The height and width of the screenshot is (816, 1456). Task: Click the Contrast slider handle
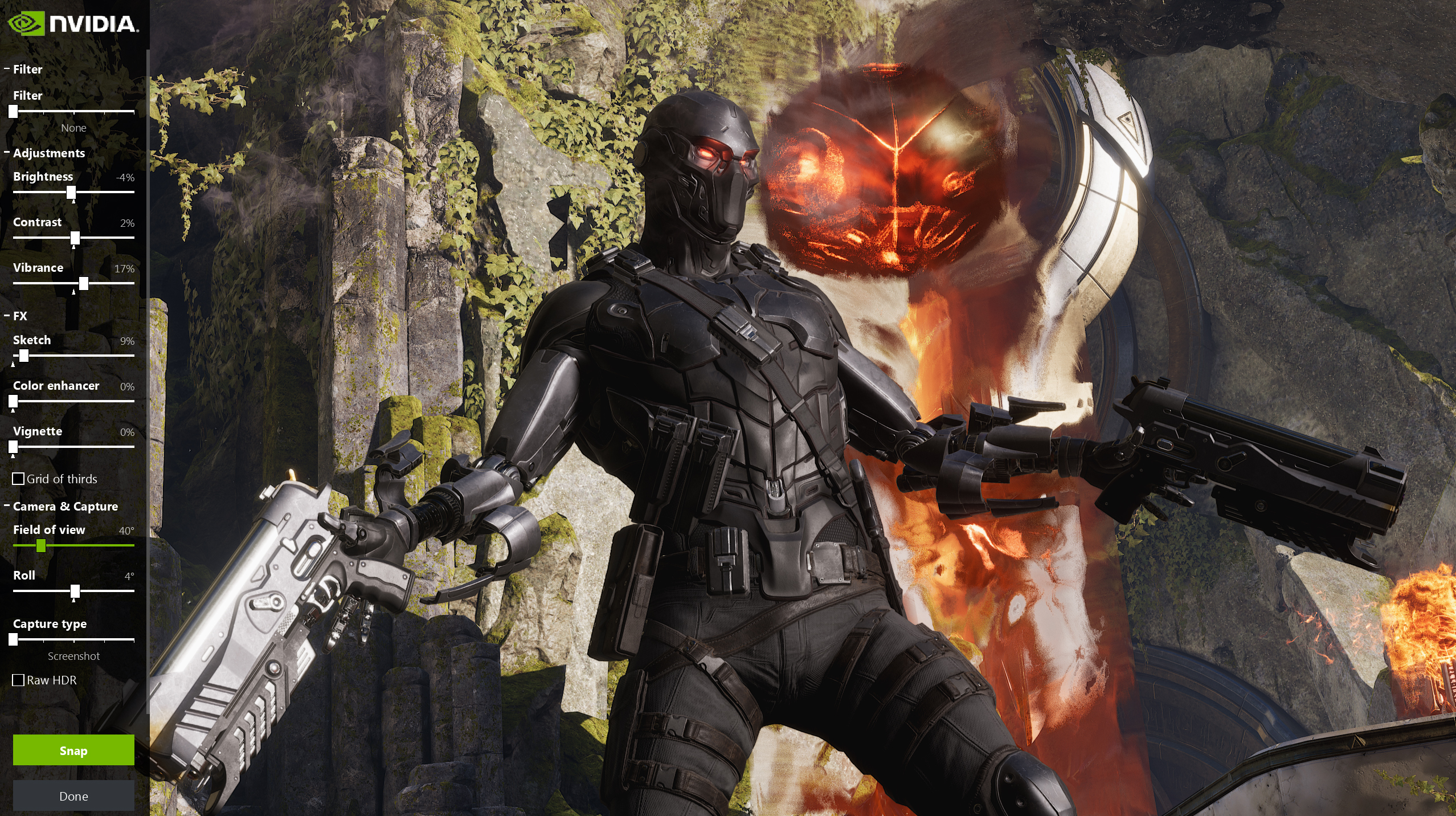75,238
